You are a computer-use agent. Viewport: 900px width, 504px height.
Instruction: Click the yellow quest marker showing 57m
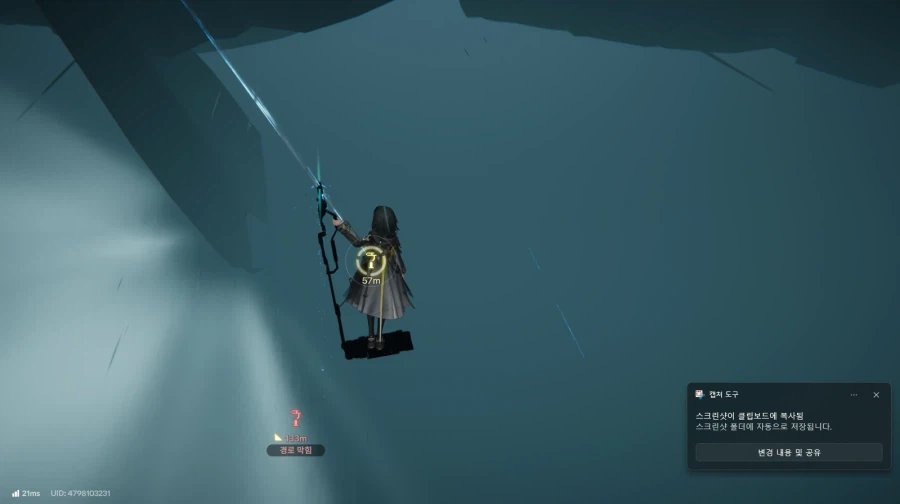[371, 261]
